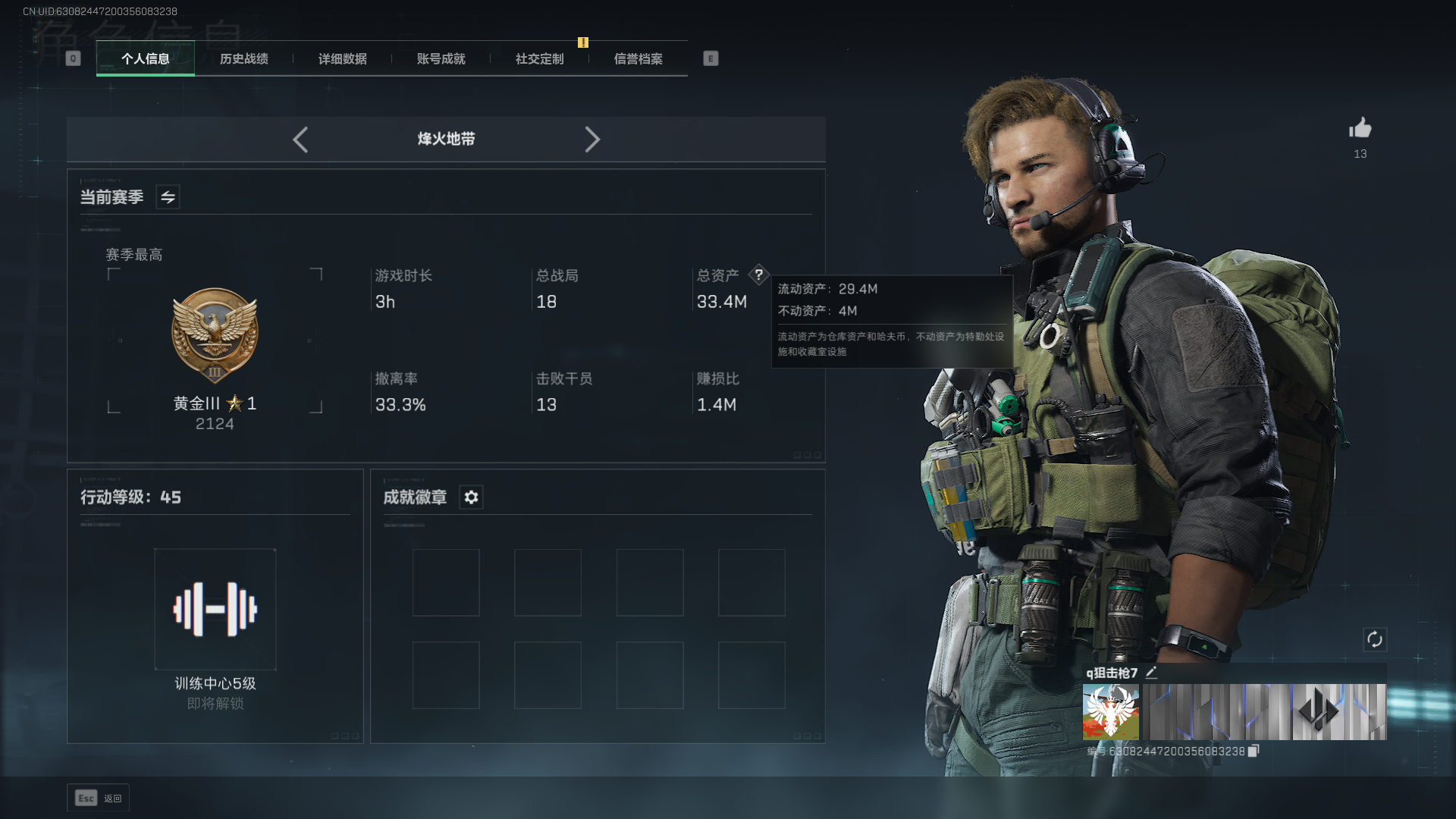Click the question mark next to 总资产
Viewport: 1456px width, 819px height.
tap(758, 275)
